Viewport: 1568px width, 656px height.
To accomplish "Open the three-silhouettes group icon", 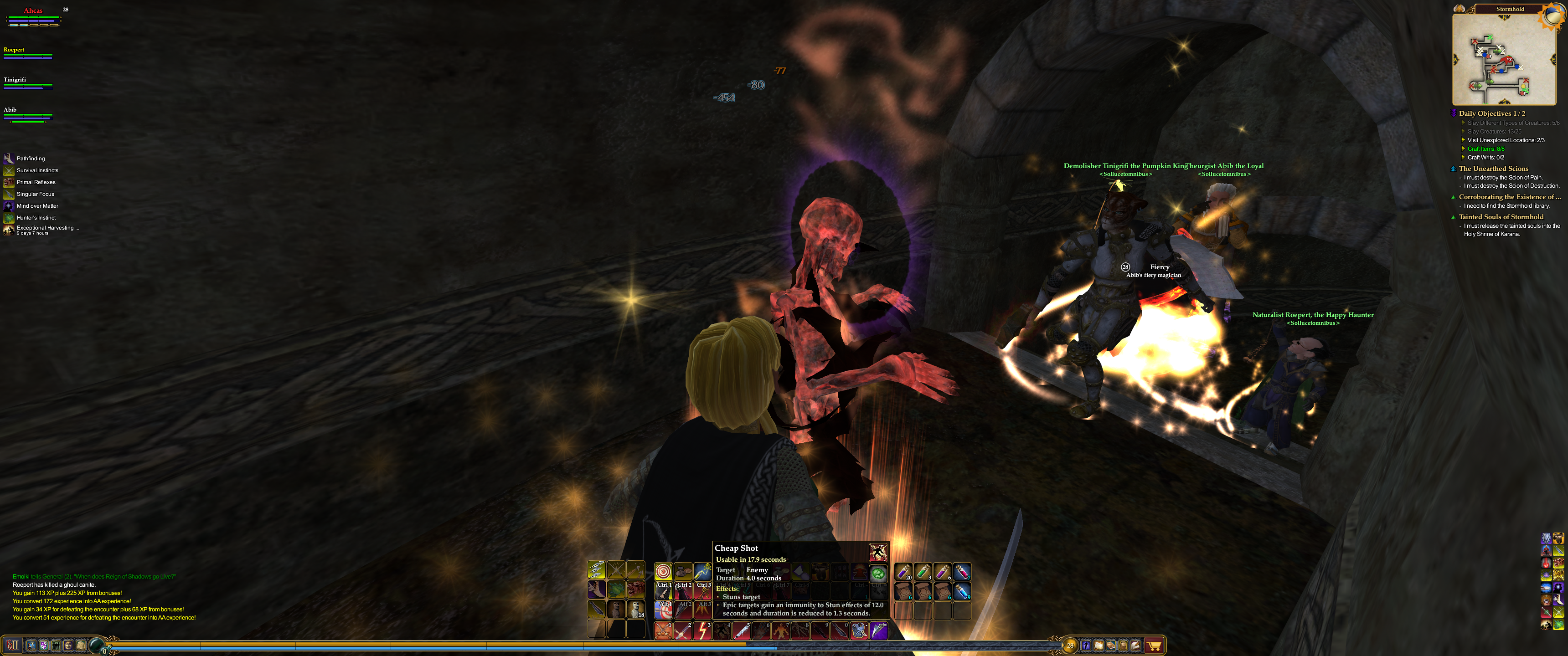I will pos(56,645).
